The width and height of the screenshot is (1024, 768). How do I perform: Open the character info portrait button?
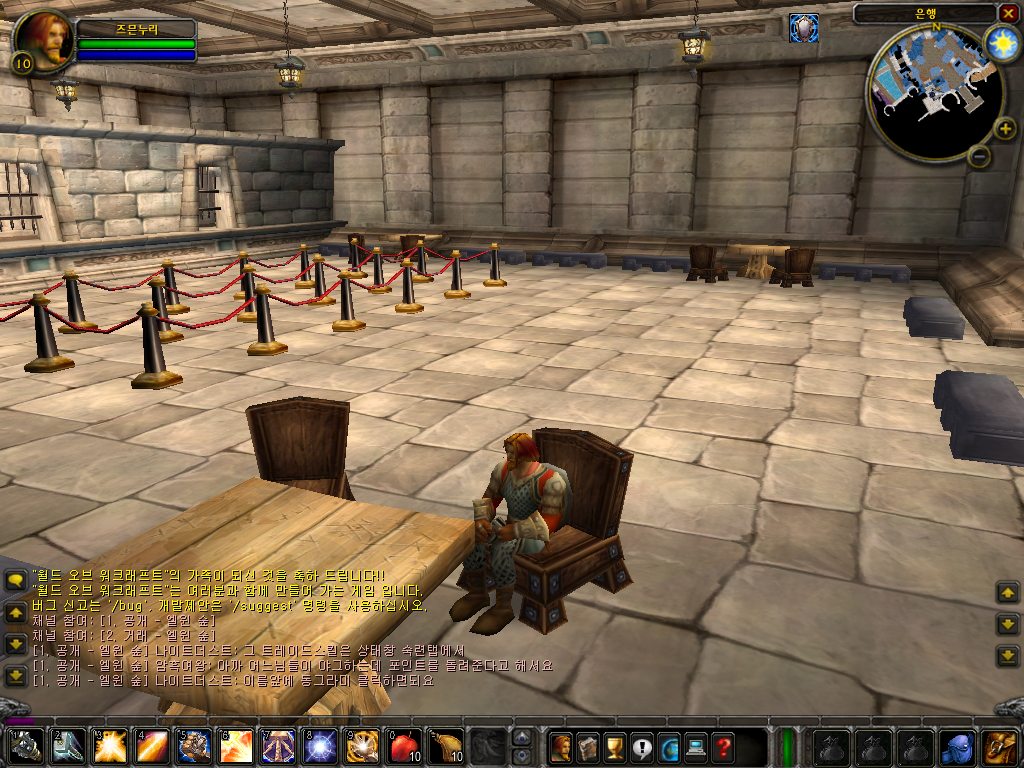click(x=561, y=747)
